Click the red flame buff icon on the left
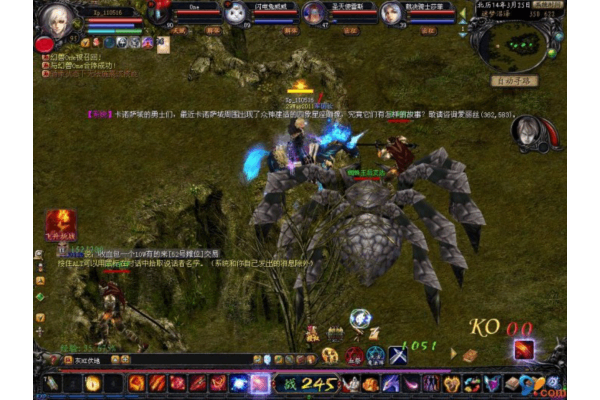This screenshot has height=400, width=600. [59, 220]
